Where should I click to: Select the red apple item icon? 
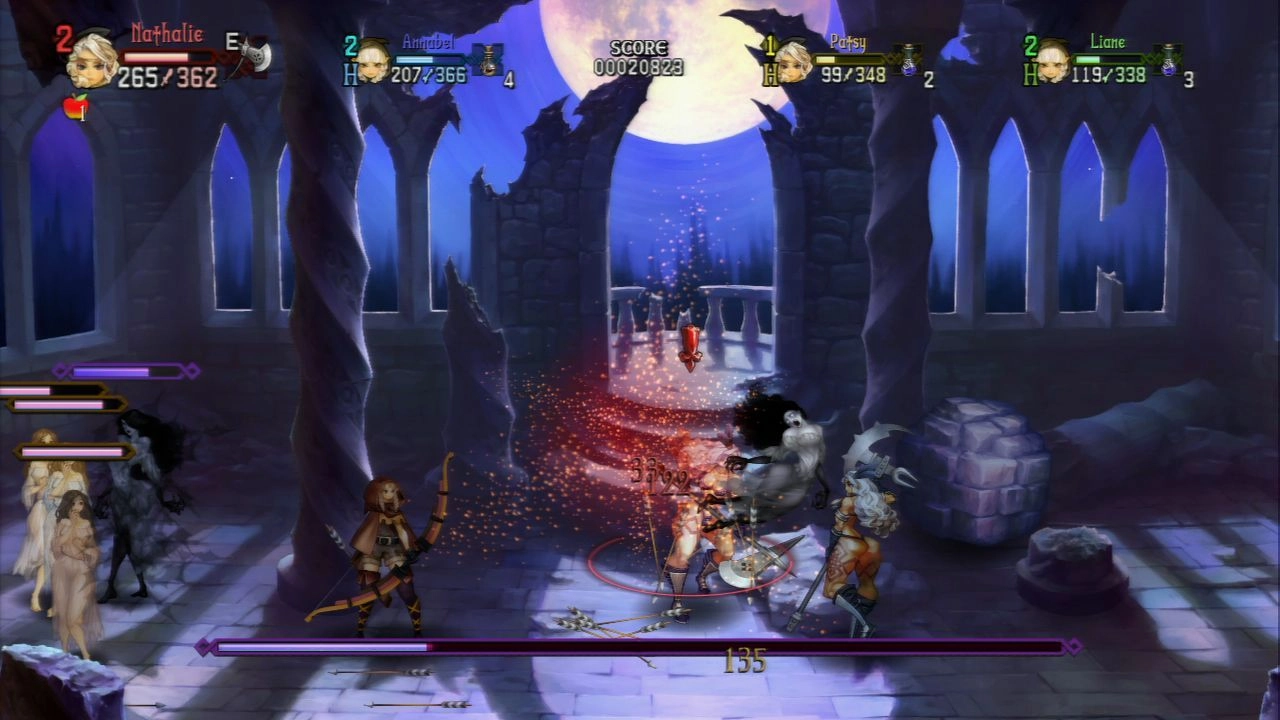(x=76, y=105)
